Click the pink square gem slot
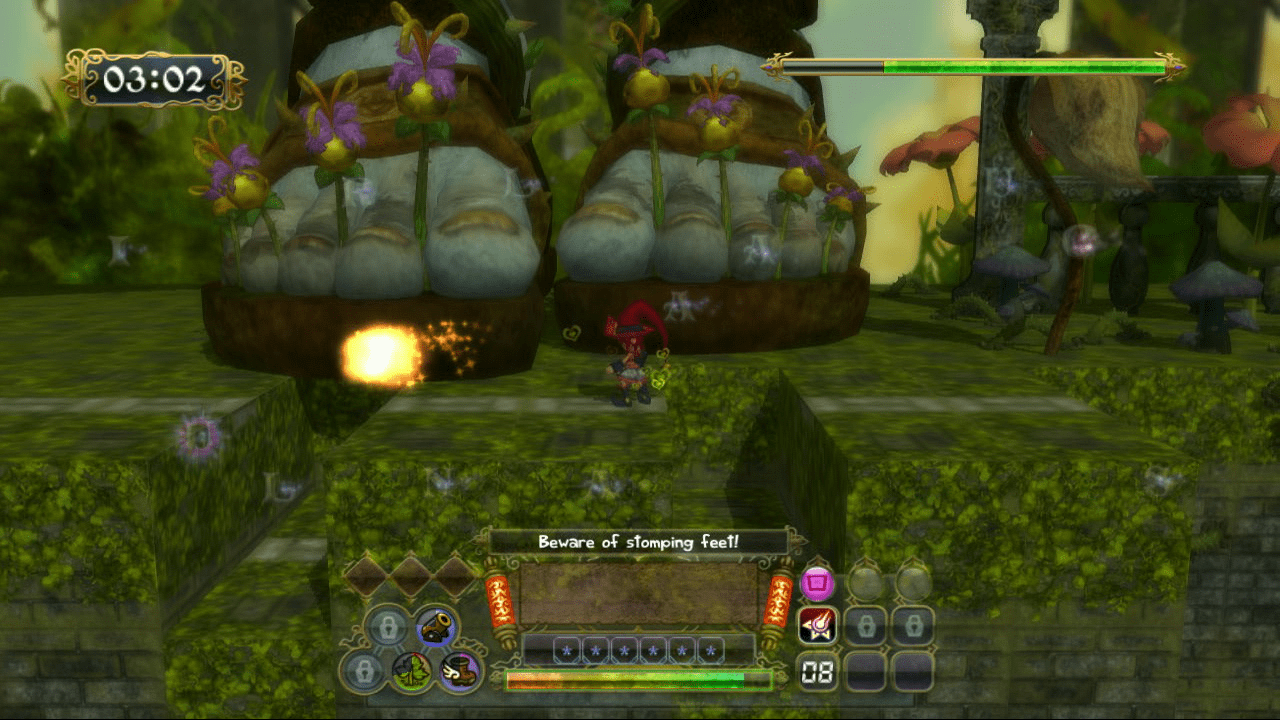Viewport: 1280px width, 720px height. point(818,582)
